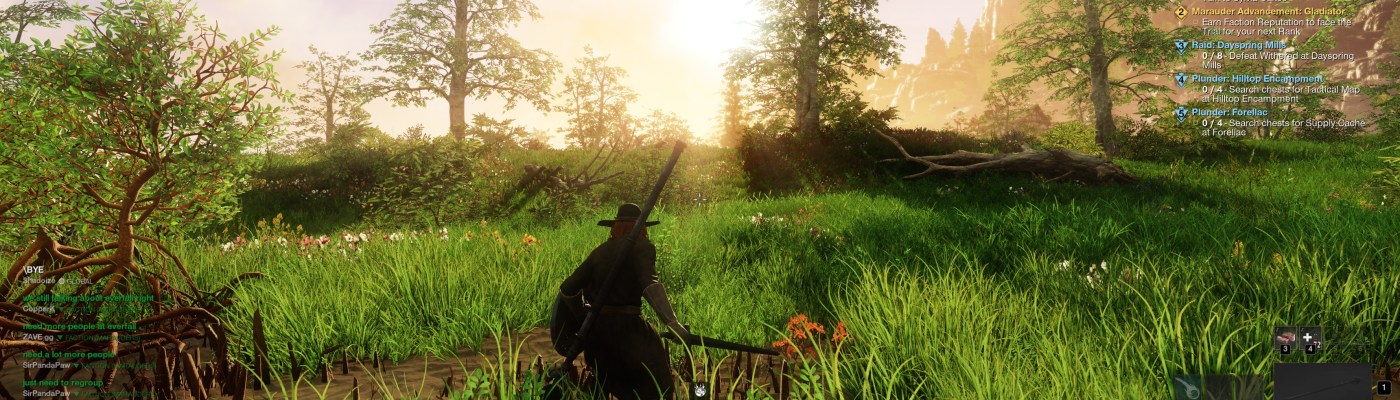This screenshot has width=1400, height=400.
Task: Open the Plunder: Forellac mission entry
Action: [x=1230, y=112]
